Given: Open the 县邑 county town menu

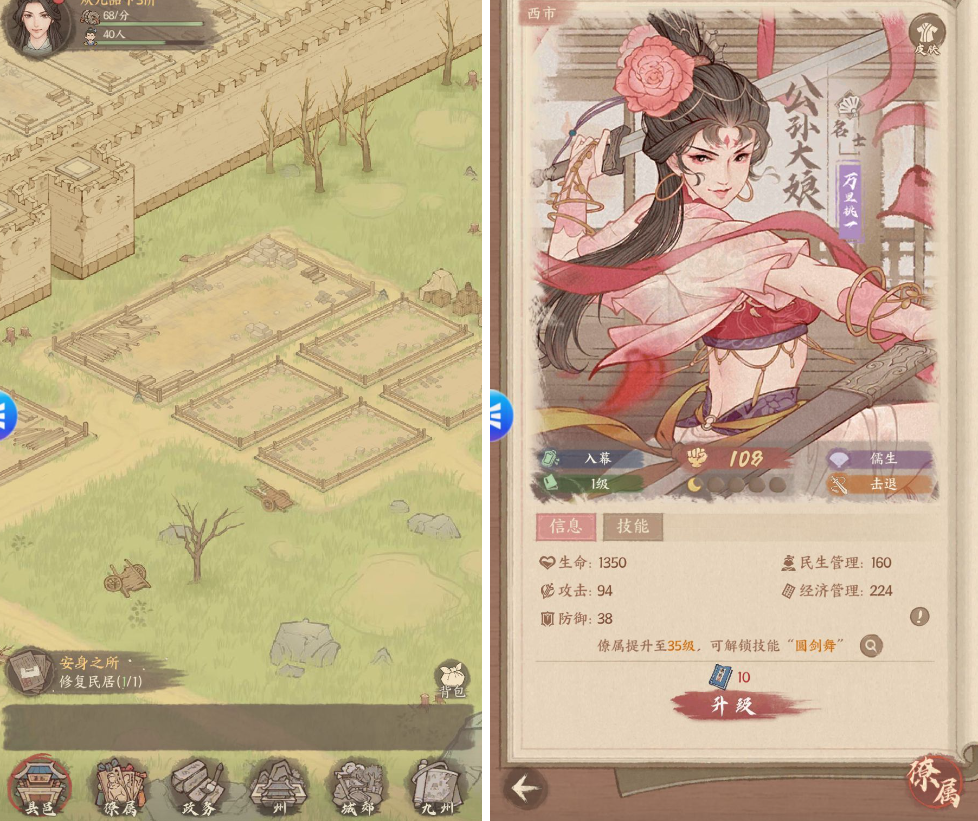Looking at the screenshot, I should (40, 785).
